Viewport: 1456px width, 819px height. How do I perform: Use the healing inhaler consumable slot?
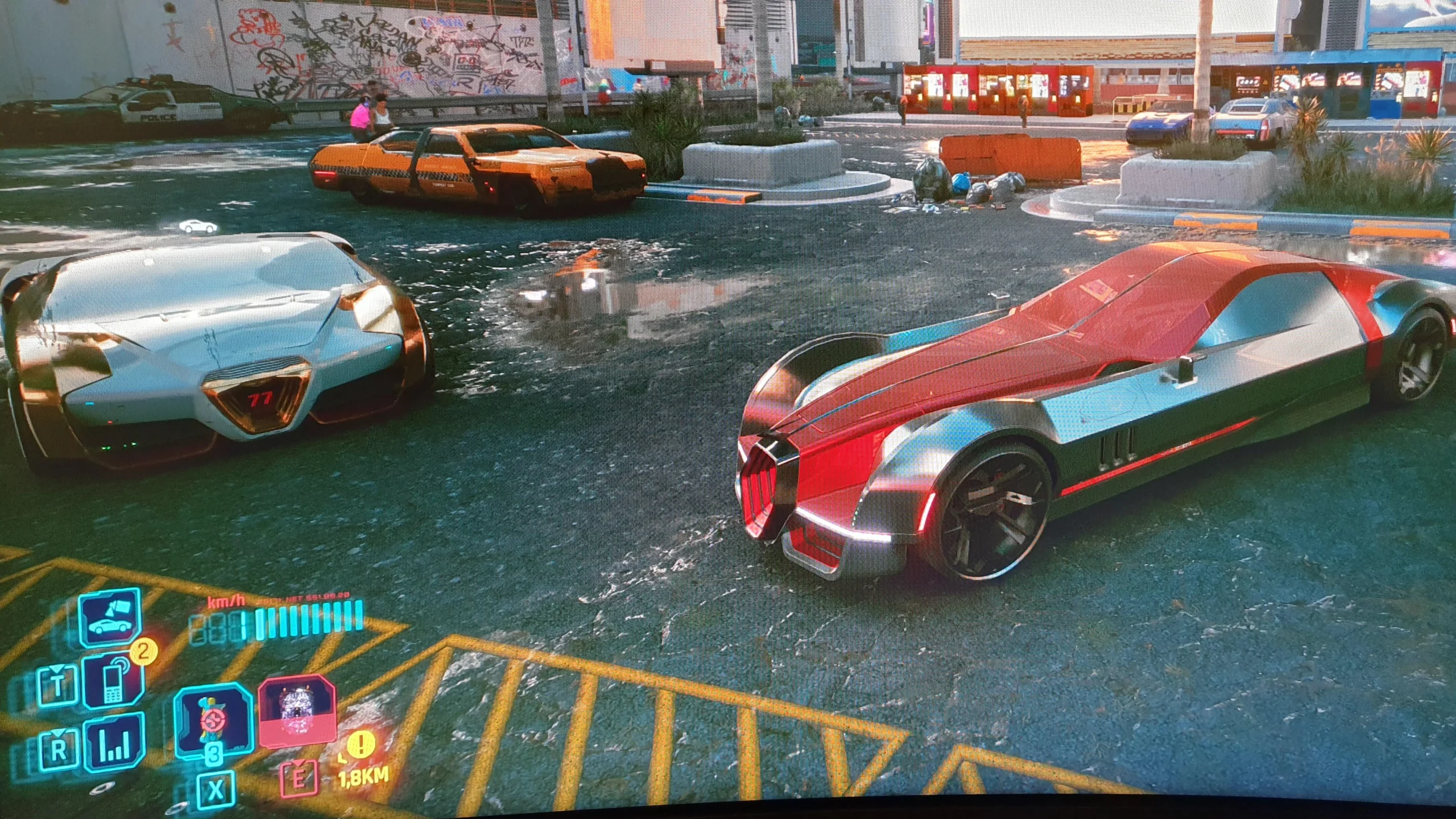click(x=213, y=721)
